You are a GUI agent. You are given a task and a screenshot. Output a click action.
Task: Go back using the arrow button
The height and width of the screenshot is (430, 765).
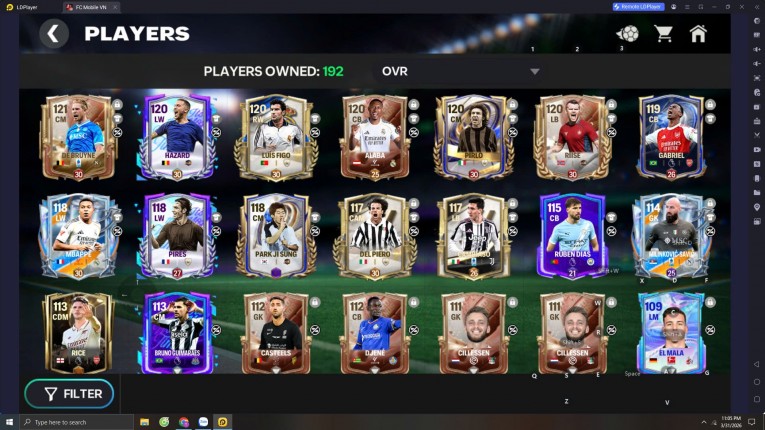coord(54,34)
